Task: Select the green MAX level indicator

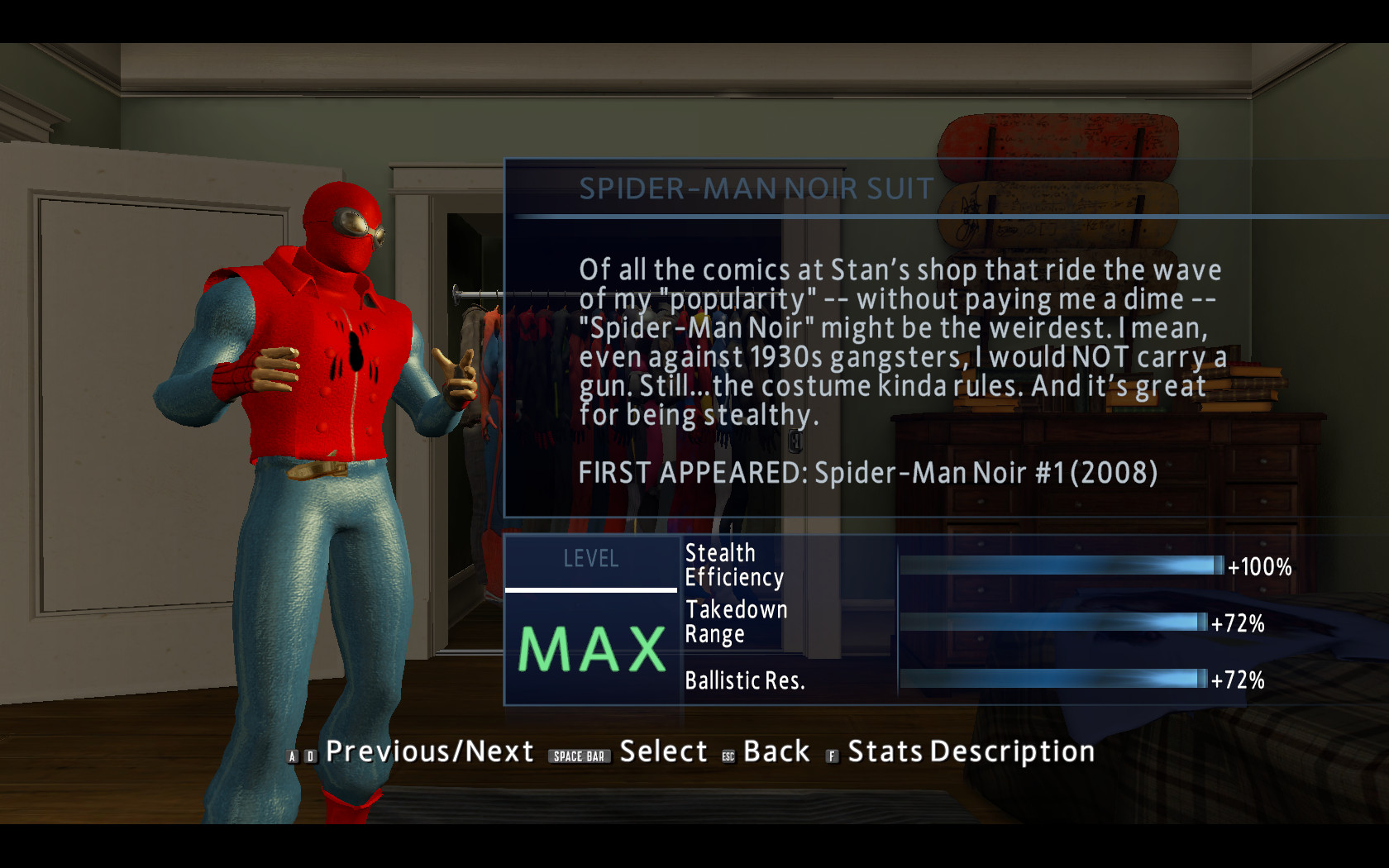Action: click(589, 649)
